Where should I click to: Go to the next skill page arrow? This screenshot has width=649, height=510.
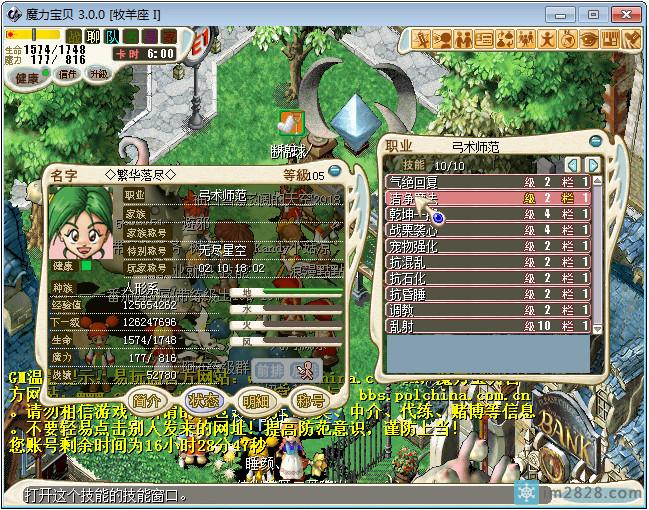[x=593, y=165]
